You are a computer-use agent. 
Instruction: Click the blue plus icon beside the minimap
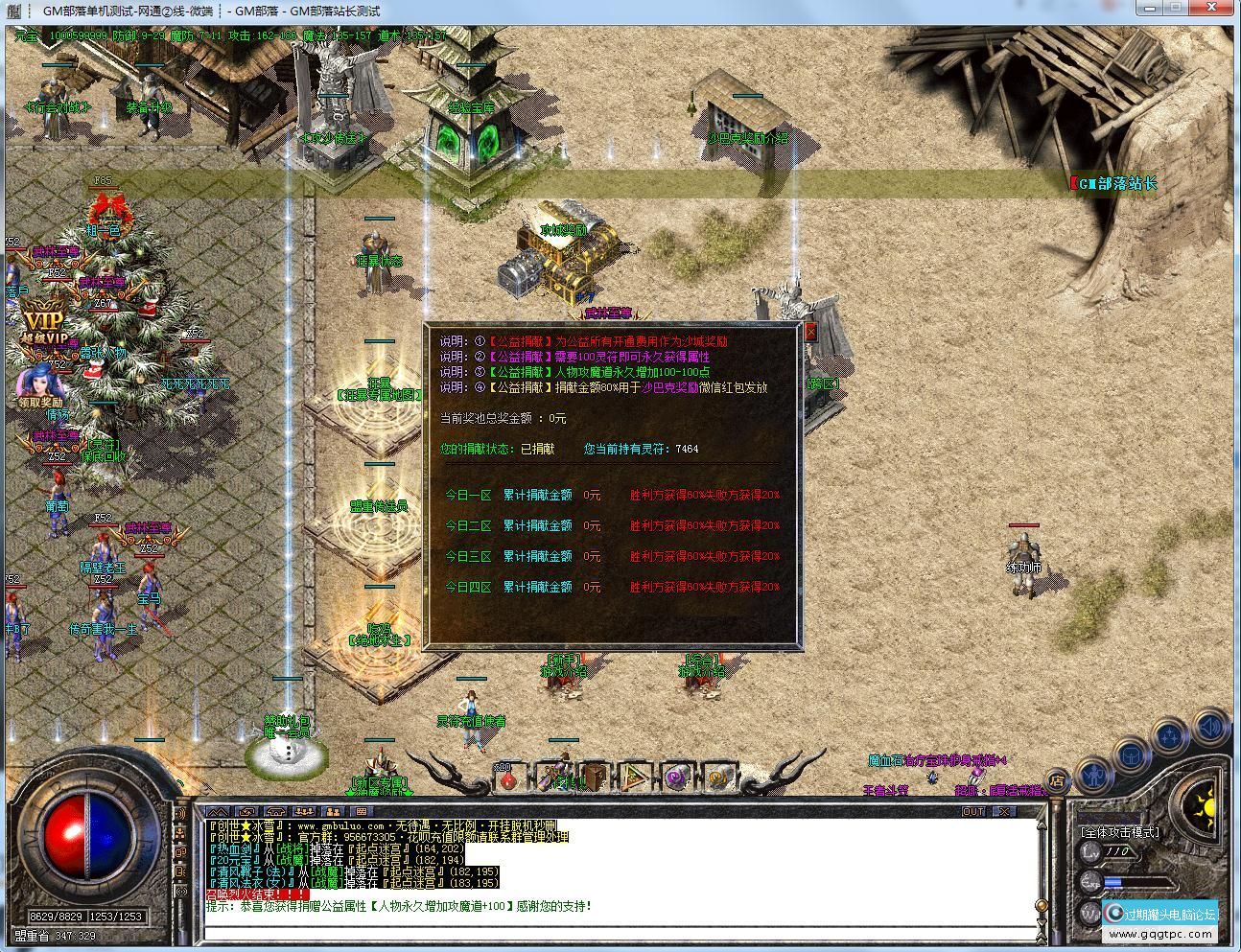(x=1169, y=733)
